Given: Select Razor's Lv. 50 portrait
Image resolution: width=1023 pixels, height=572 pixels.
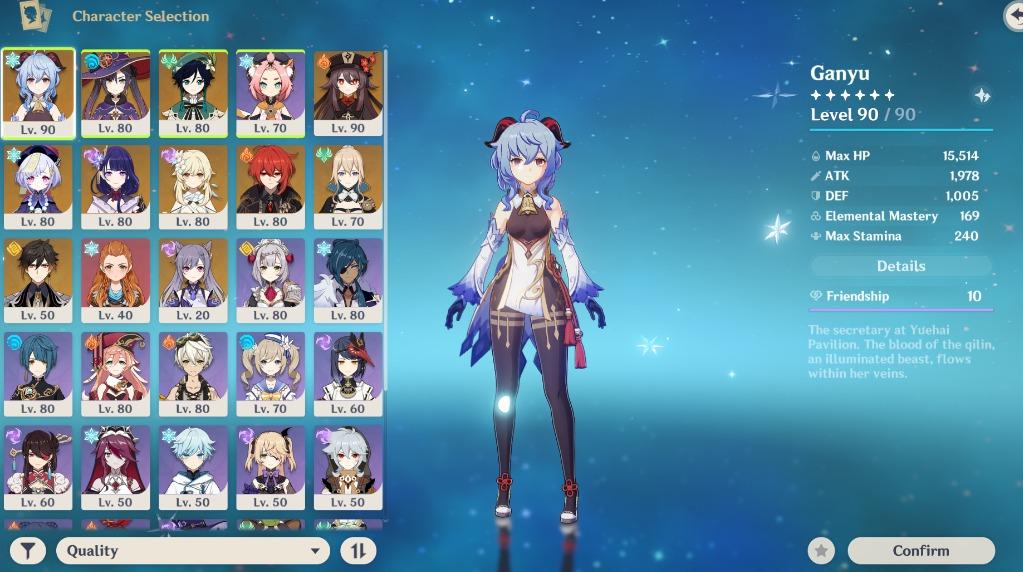Looking at the screenshot, I should [348, 465].
